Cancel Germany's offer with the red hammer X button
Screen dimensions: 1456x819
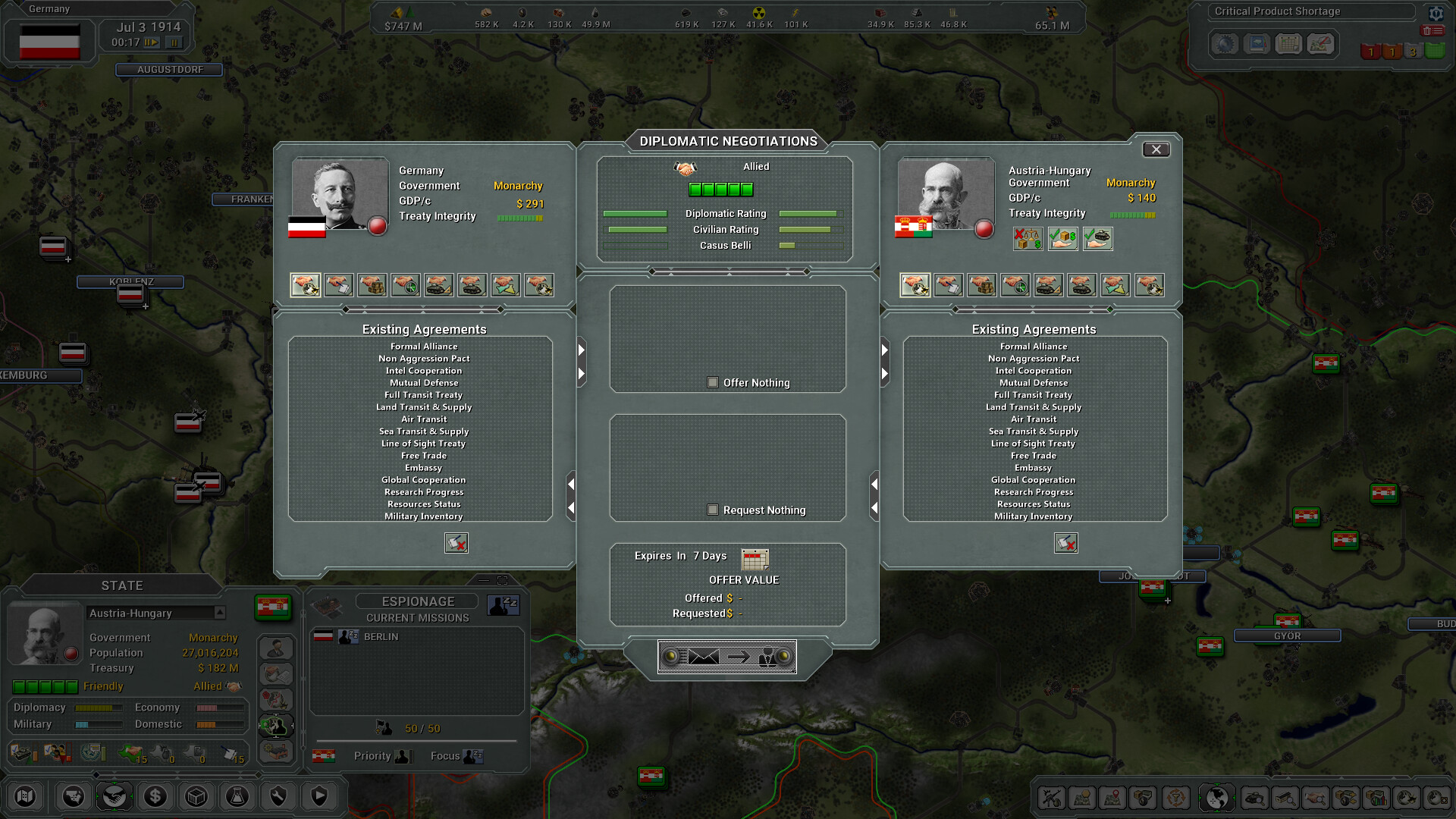tap(456, 543)
